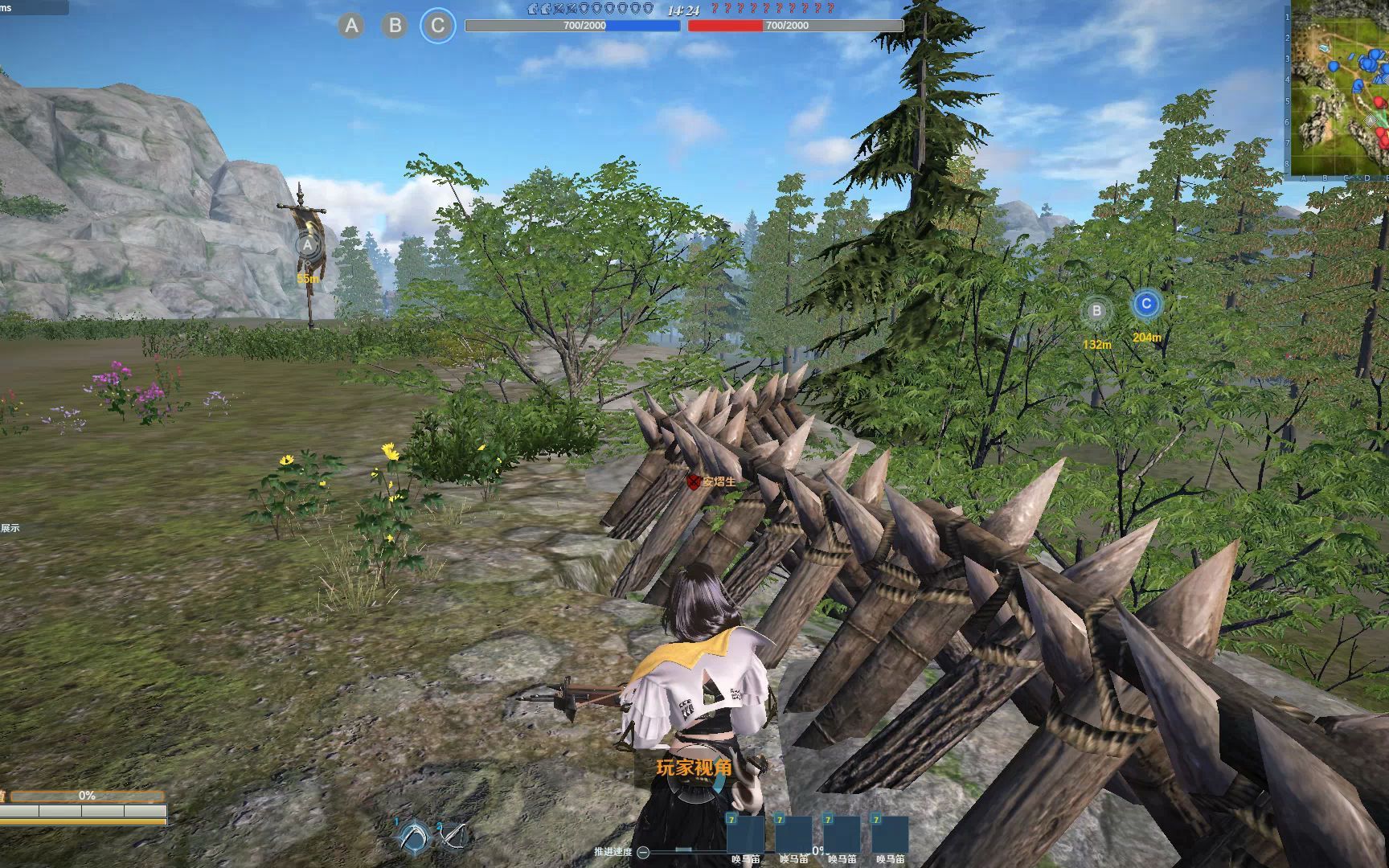Adjust the 推进速度 slider handle
Screen dimensions: 1389x868
[684, 850]
